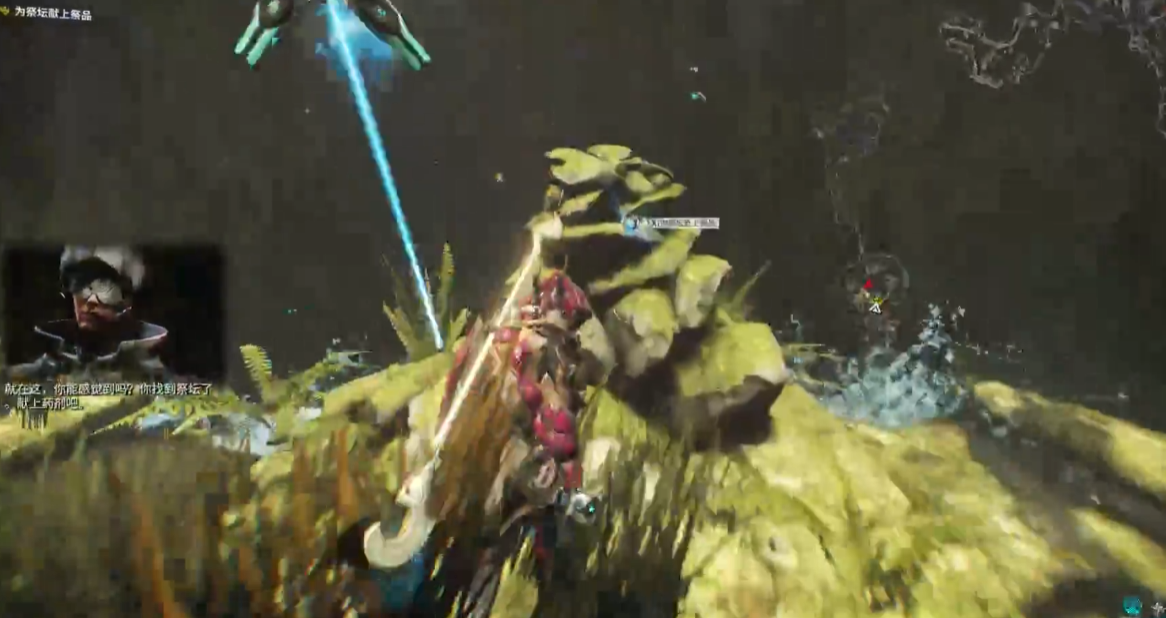The width and height of the screenshot is (1166, 618).
Task: Click the teal ability icon
Action: pos(1132,605)
